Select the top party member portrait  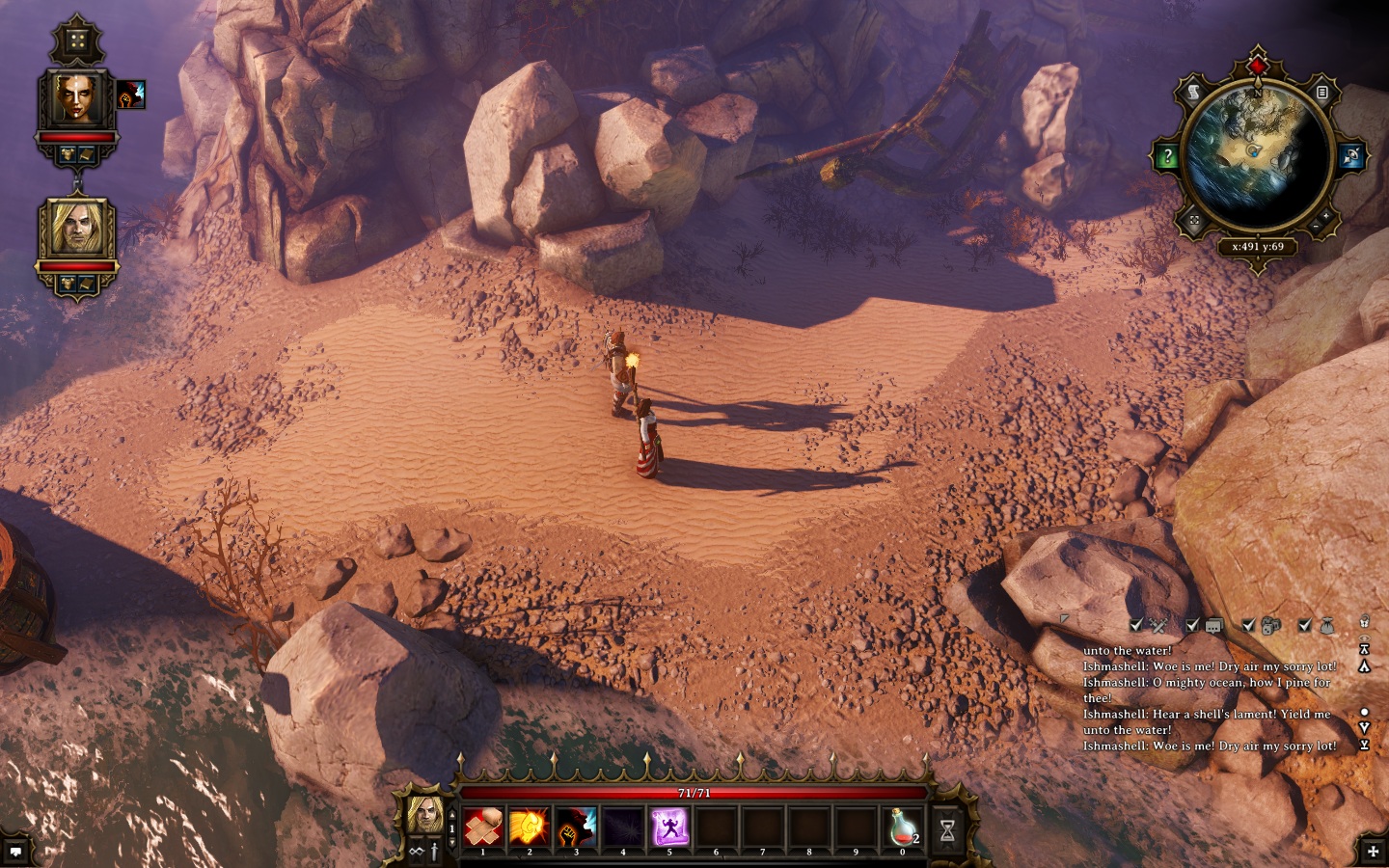tap(77, 98)
